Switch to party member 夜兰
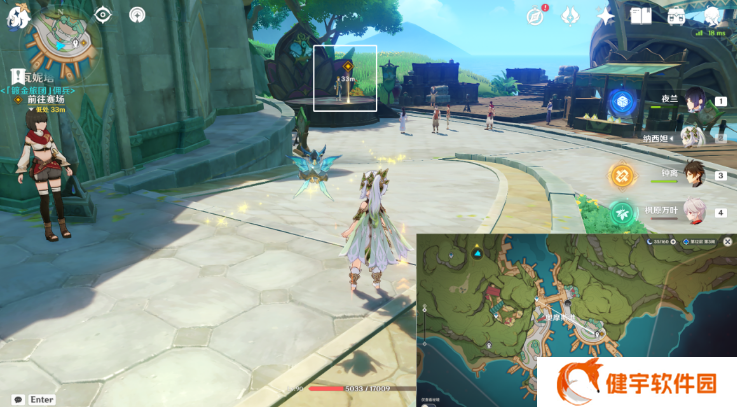This screenshot has width=737, height=407. click(x=694, y=99)
